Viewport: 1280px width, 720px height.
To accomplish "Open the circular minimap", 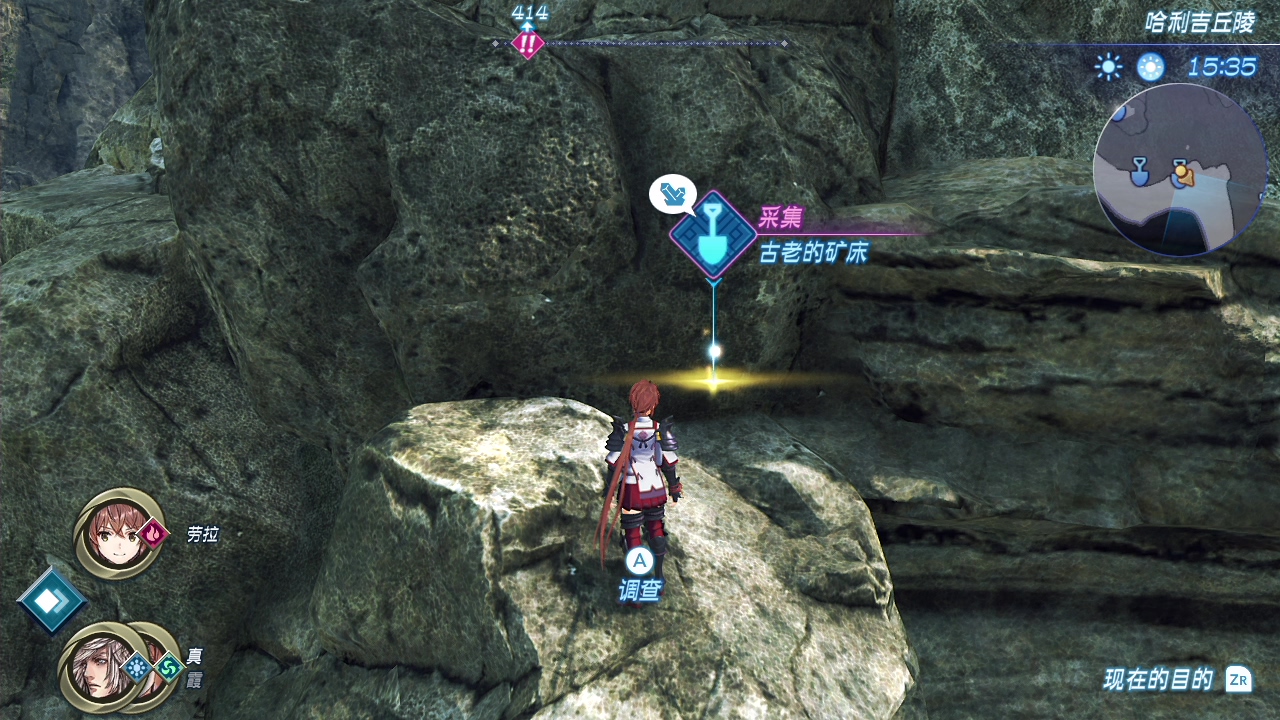I will click(x=1180, y=170).
